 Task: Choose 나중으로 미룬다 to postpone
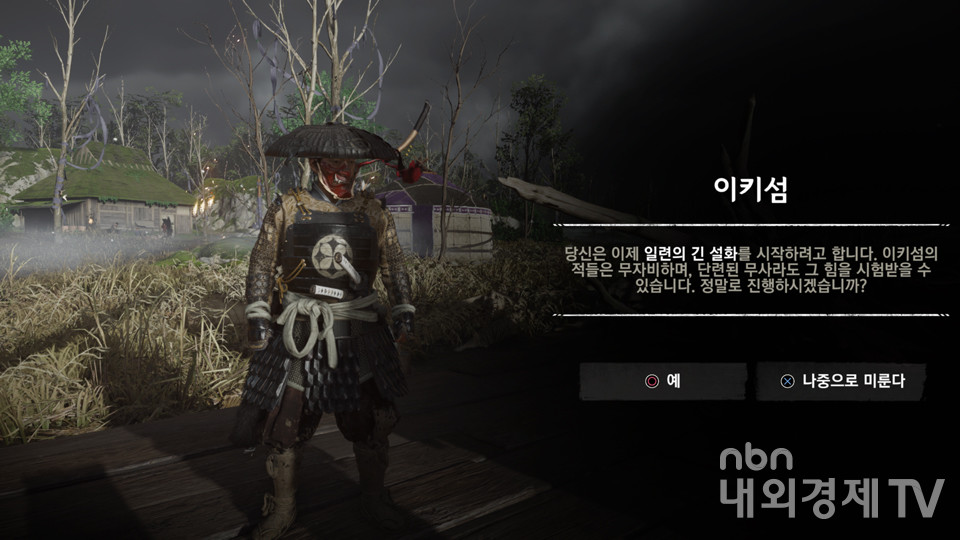[840, 381]
